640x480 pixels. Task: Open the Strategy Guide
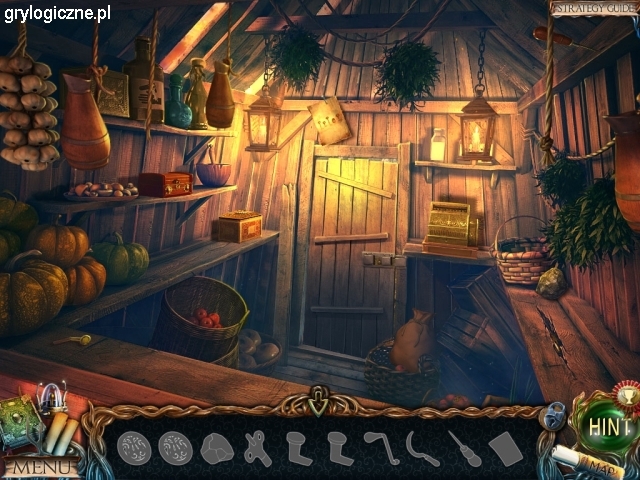[x=592, y=8]
